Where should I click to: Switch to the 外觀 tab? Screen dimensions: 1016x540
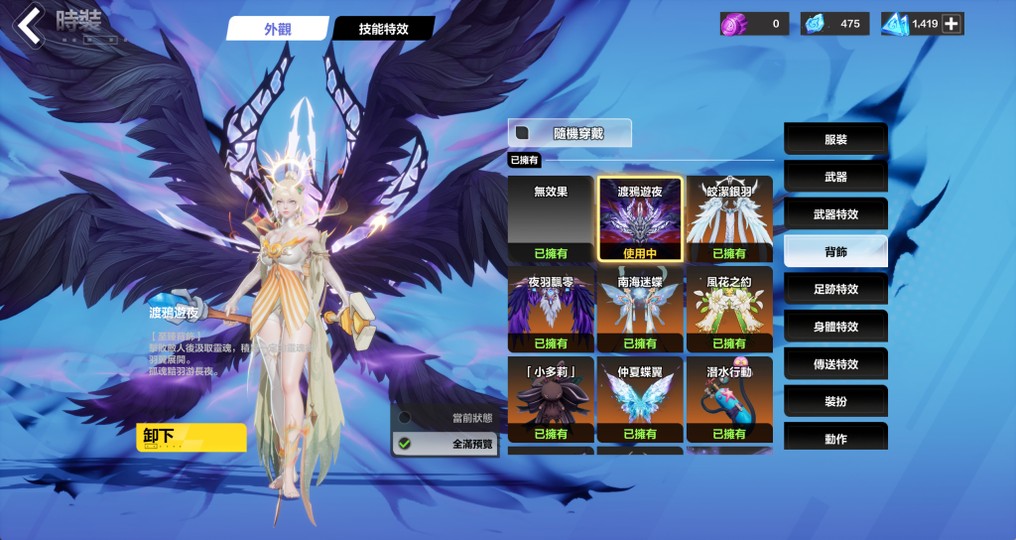(x=277, y=29)
